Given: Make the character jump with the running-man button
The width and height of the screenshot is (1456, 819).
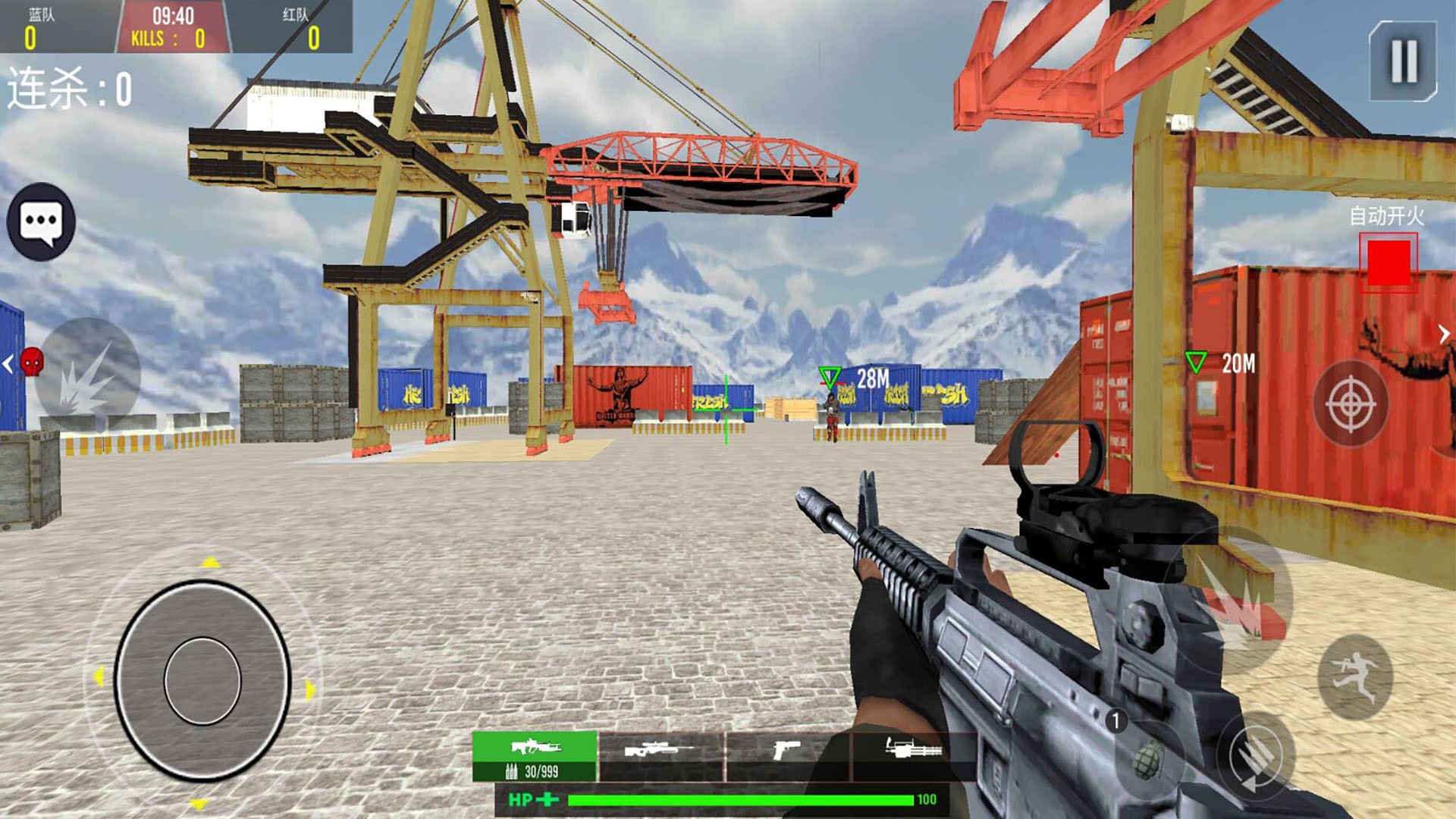Looking at the screenshot, I should pos(1356,677).
